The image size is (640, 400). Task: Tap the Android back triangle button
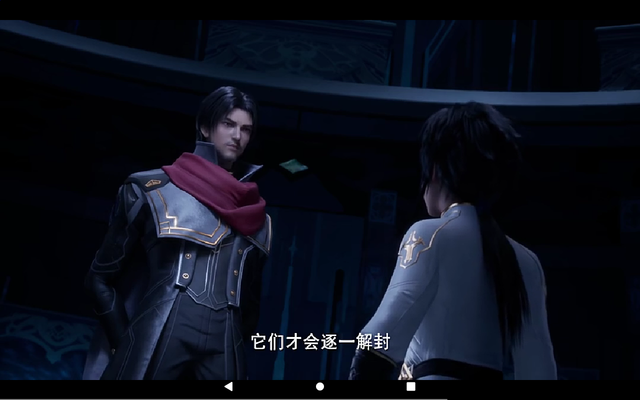(228, 386)
